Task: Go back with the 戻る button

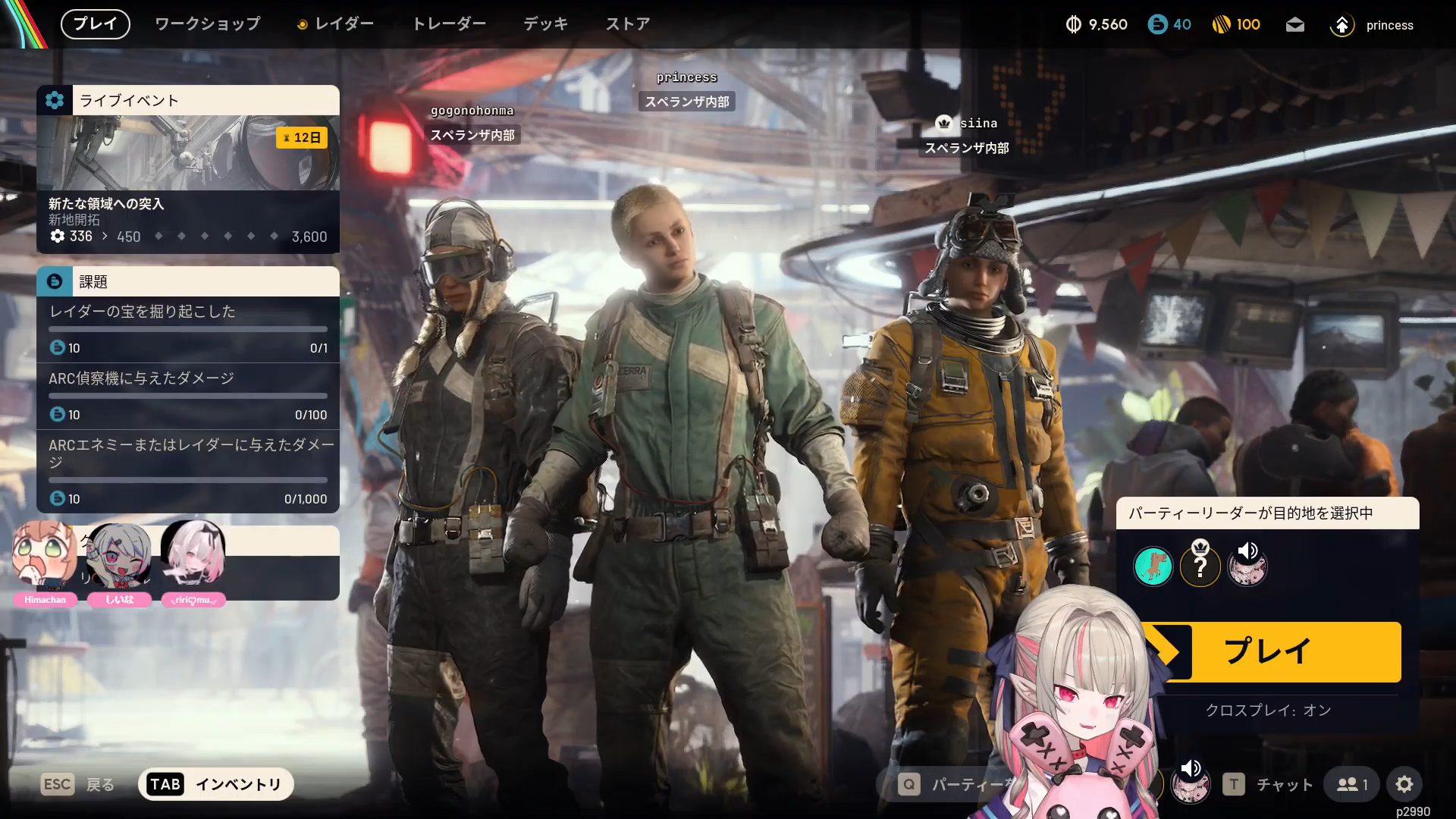Action: pyautogui.click(x=78, y=784)
